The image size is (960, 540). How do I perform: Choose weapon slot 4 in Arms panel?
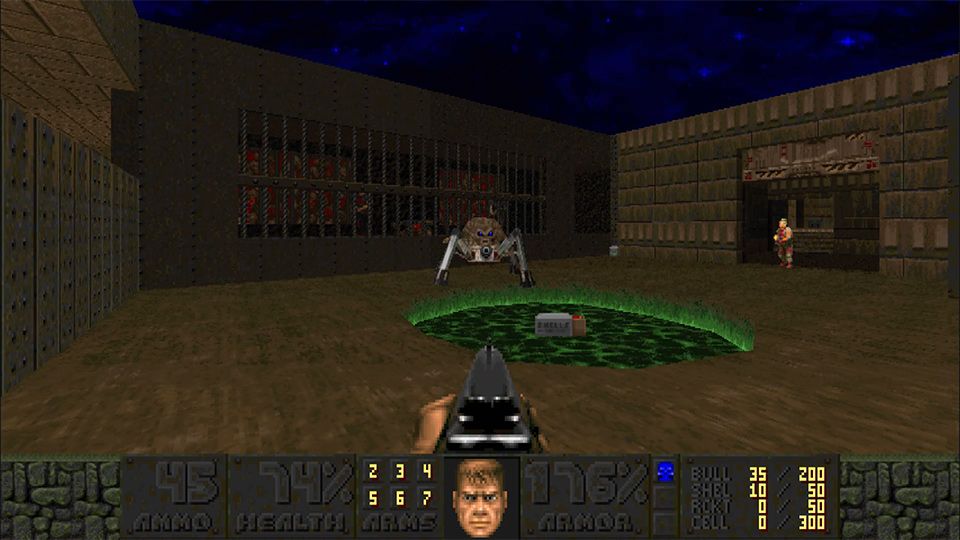click(x=426, y=472)
